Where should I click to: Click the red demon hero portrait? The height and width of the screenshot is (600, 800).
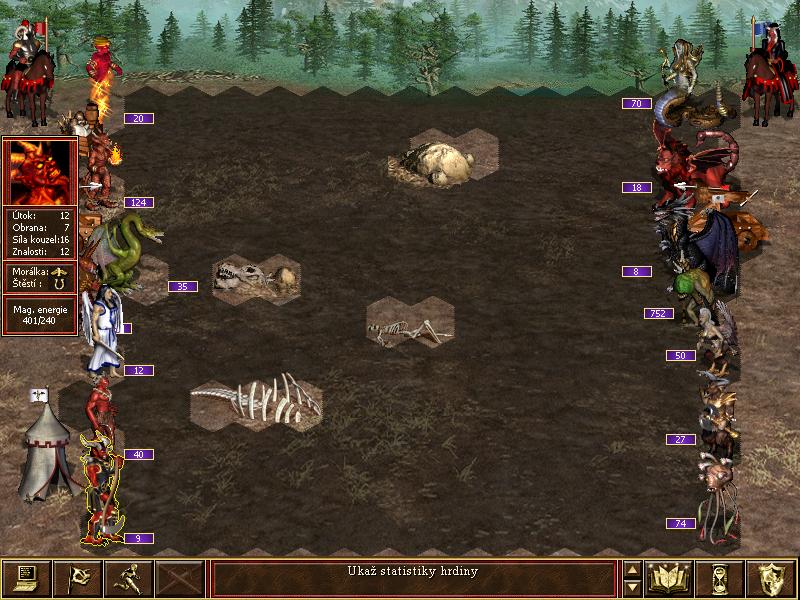click(x=40, y=172)
